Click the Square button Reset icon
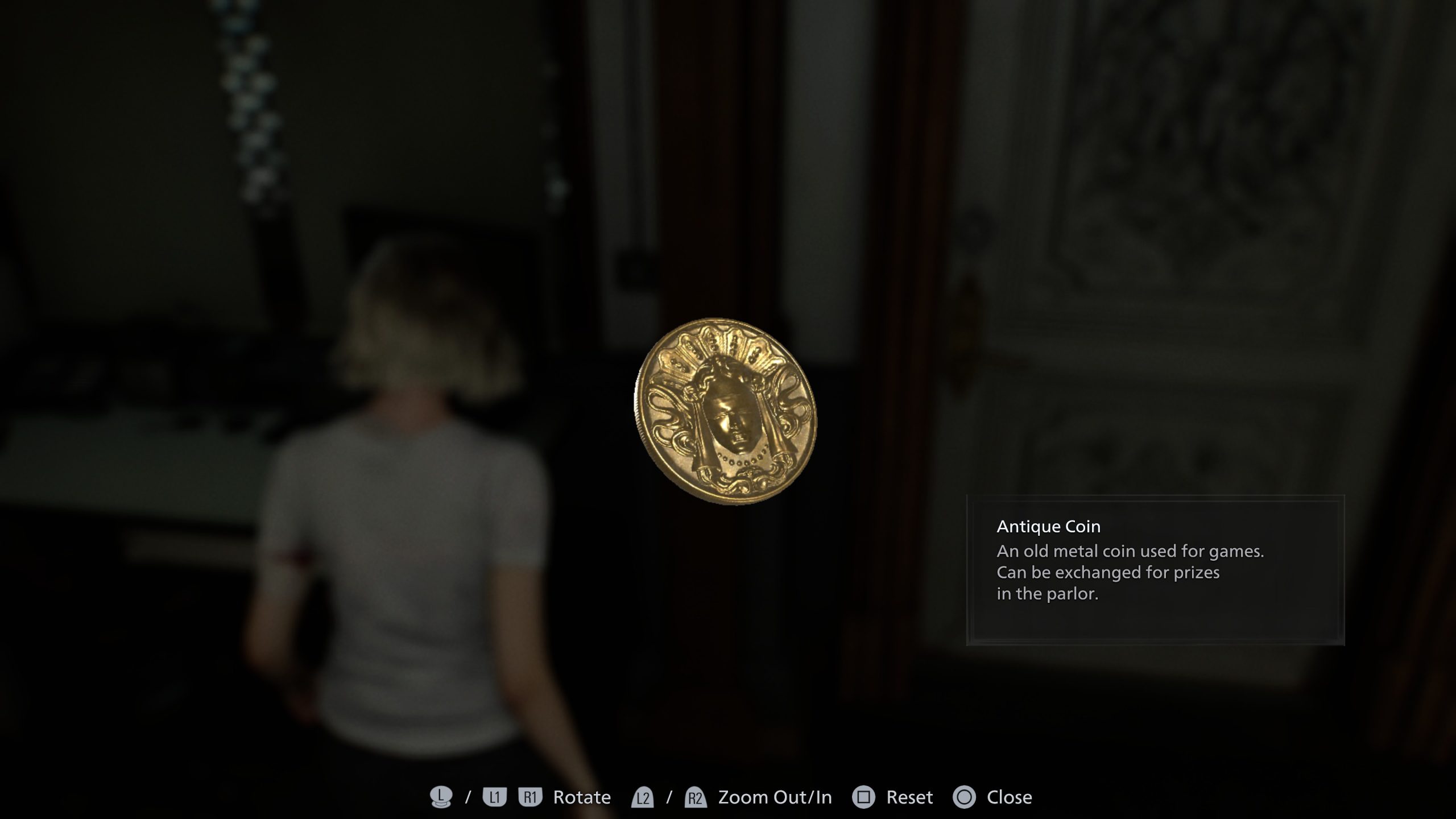Screen dimensions: 1456x819 coord(864,796)
